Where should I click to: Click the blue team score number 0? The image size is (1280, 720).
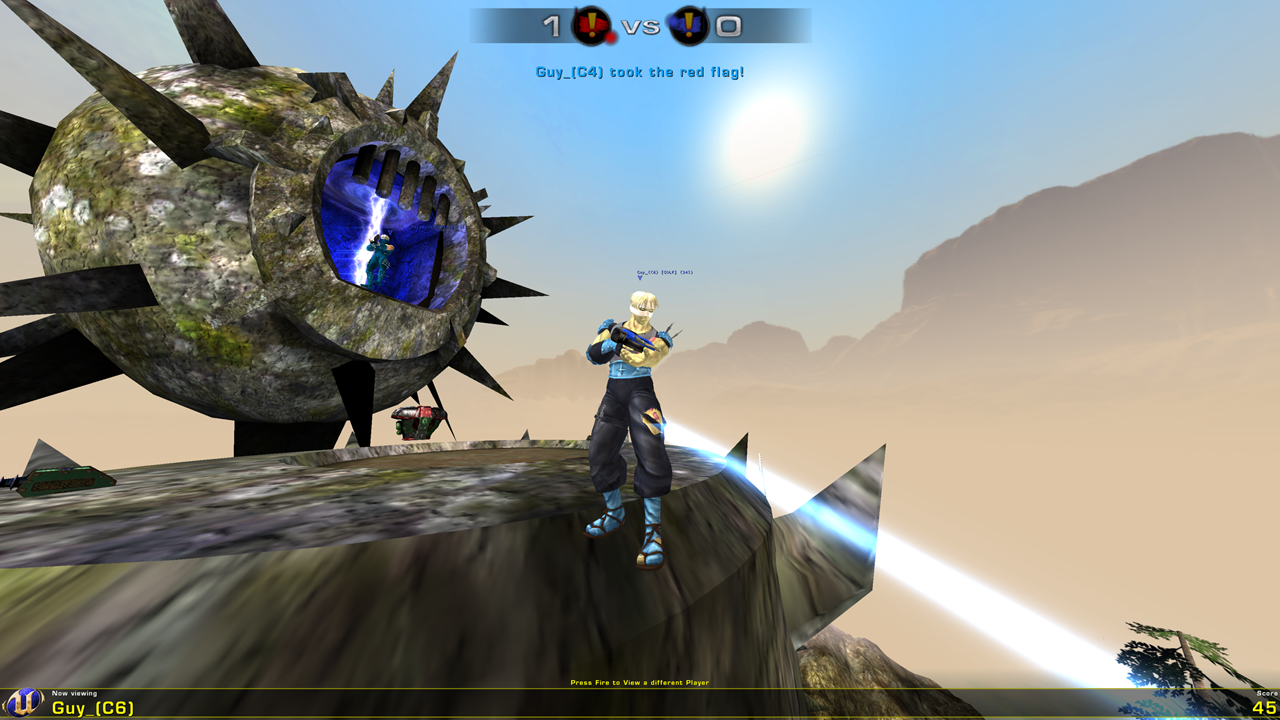point(729,25)
